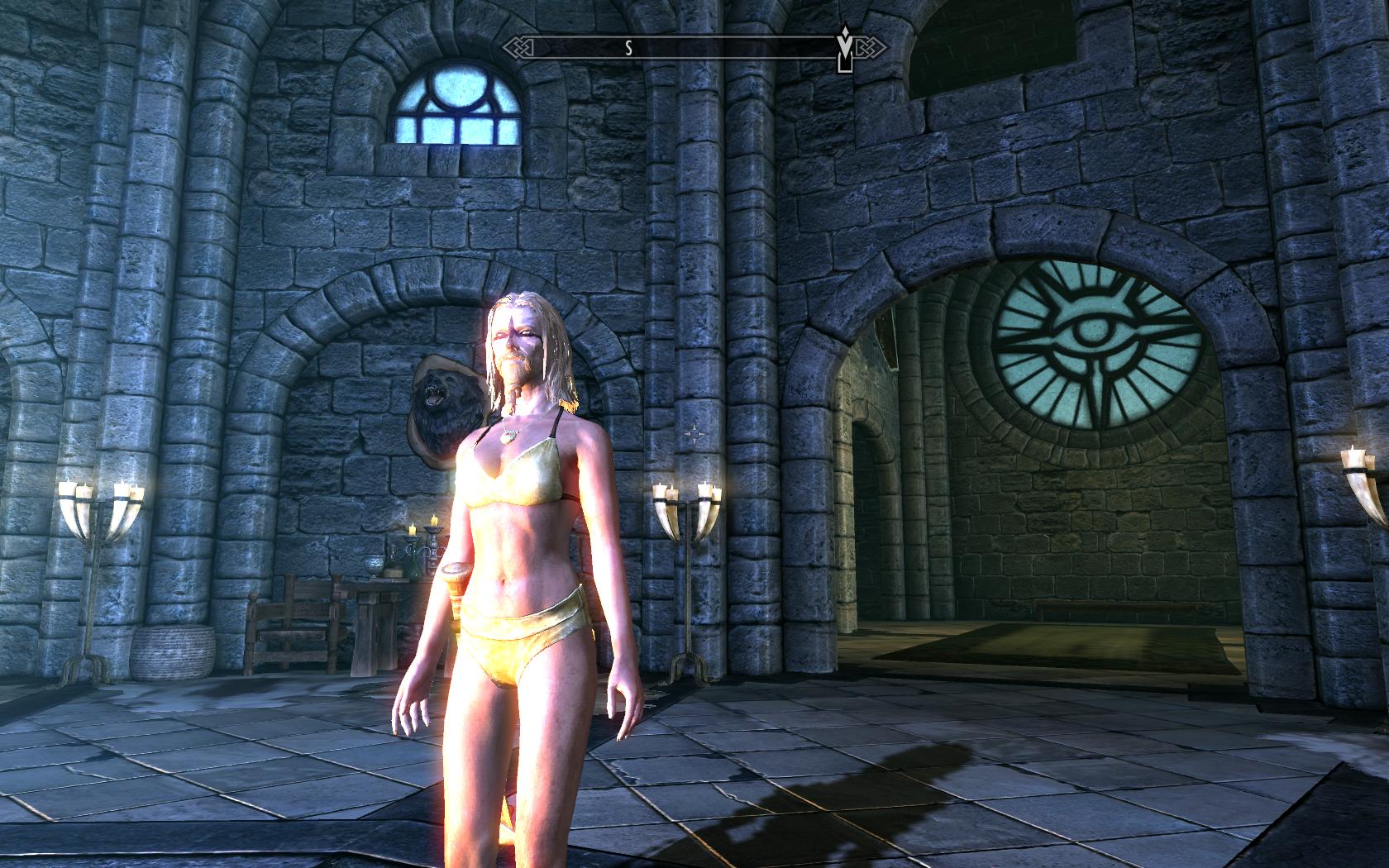Select the compass bar showing South
This screenshot has width=1389, height=868.
694,48
